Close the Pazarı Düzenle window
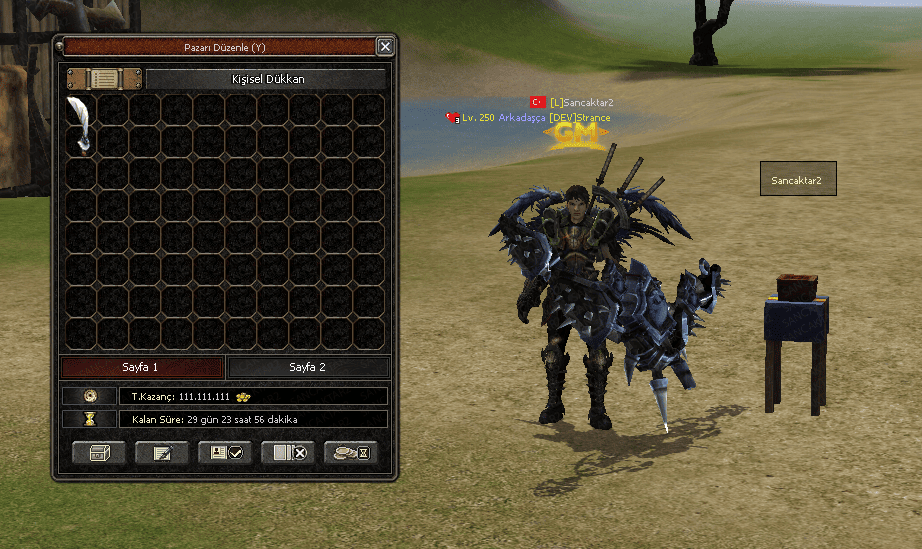Viewport: 922px width, 549px height. (x=384, y=46)
